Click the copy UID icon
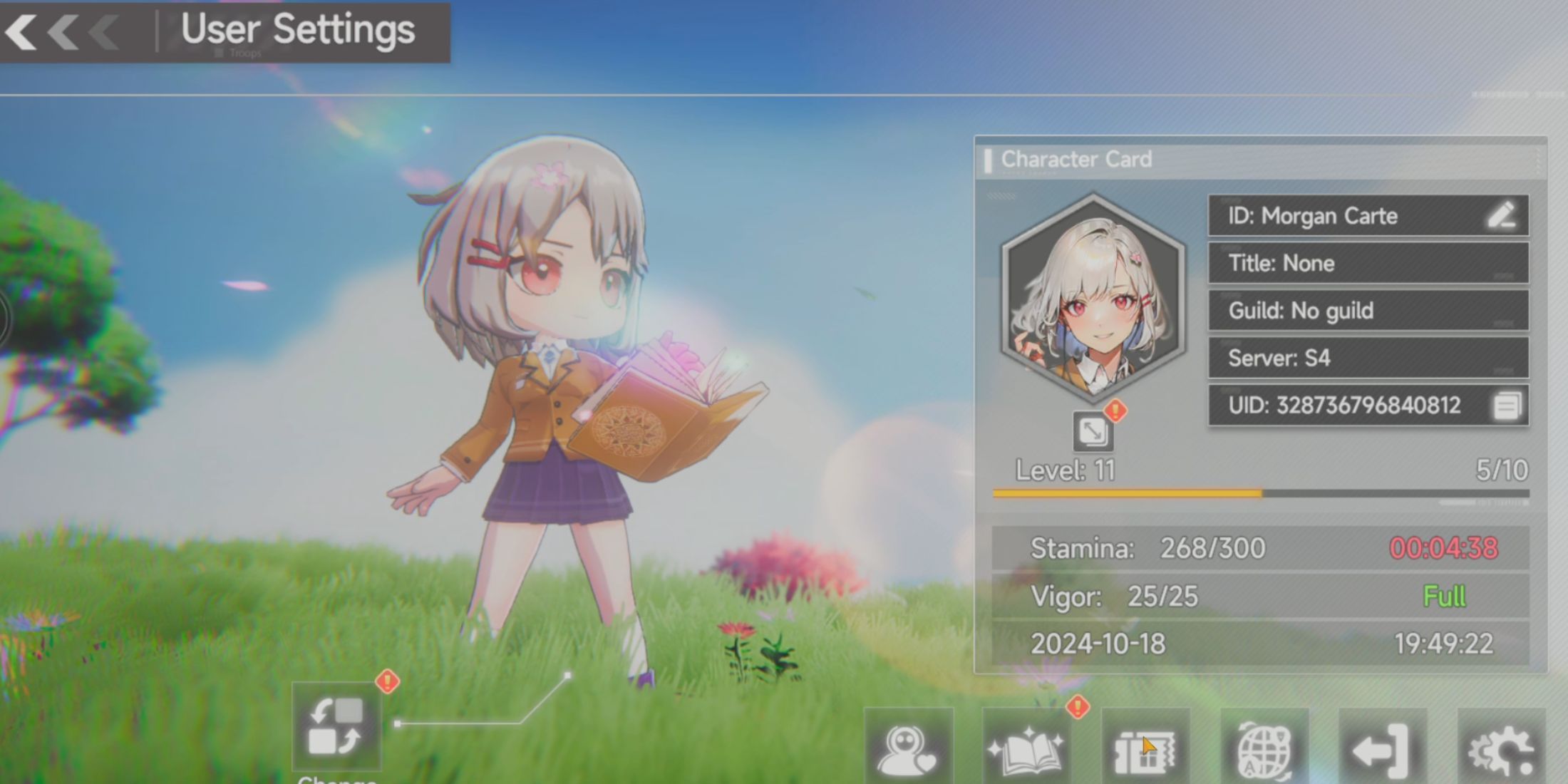 click(1506, 405)
